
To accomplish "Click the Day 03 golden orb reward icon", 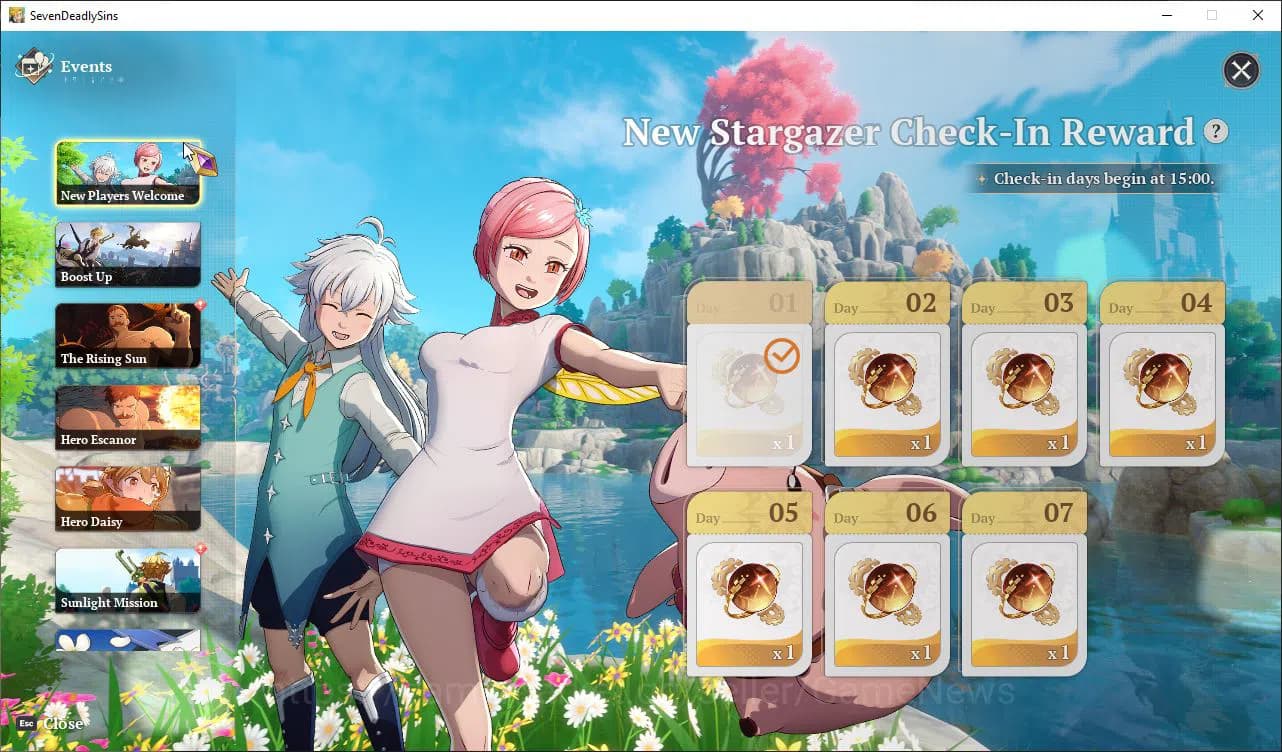I will (x=1024, y=378).
